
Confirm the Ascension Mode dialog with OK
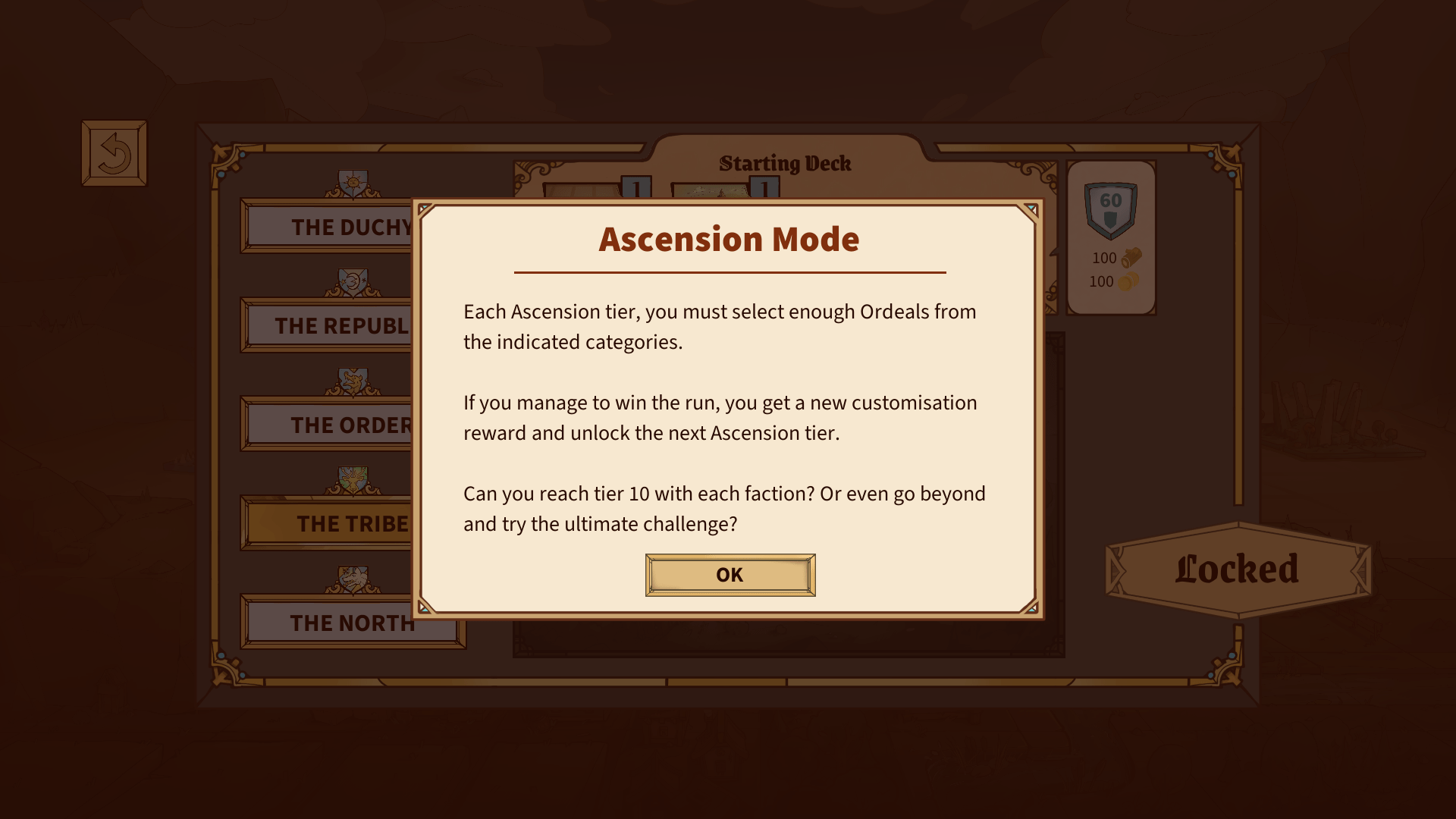[x=730, y=575]
